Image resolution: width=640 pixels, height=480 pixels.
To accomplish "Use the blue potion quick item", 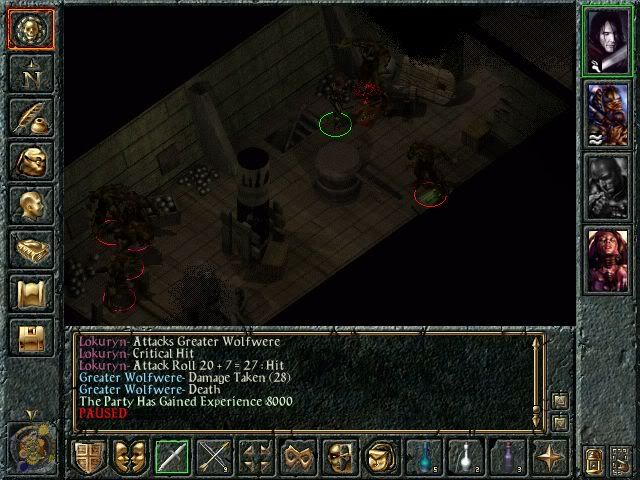I will (424, 457).
